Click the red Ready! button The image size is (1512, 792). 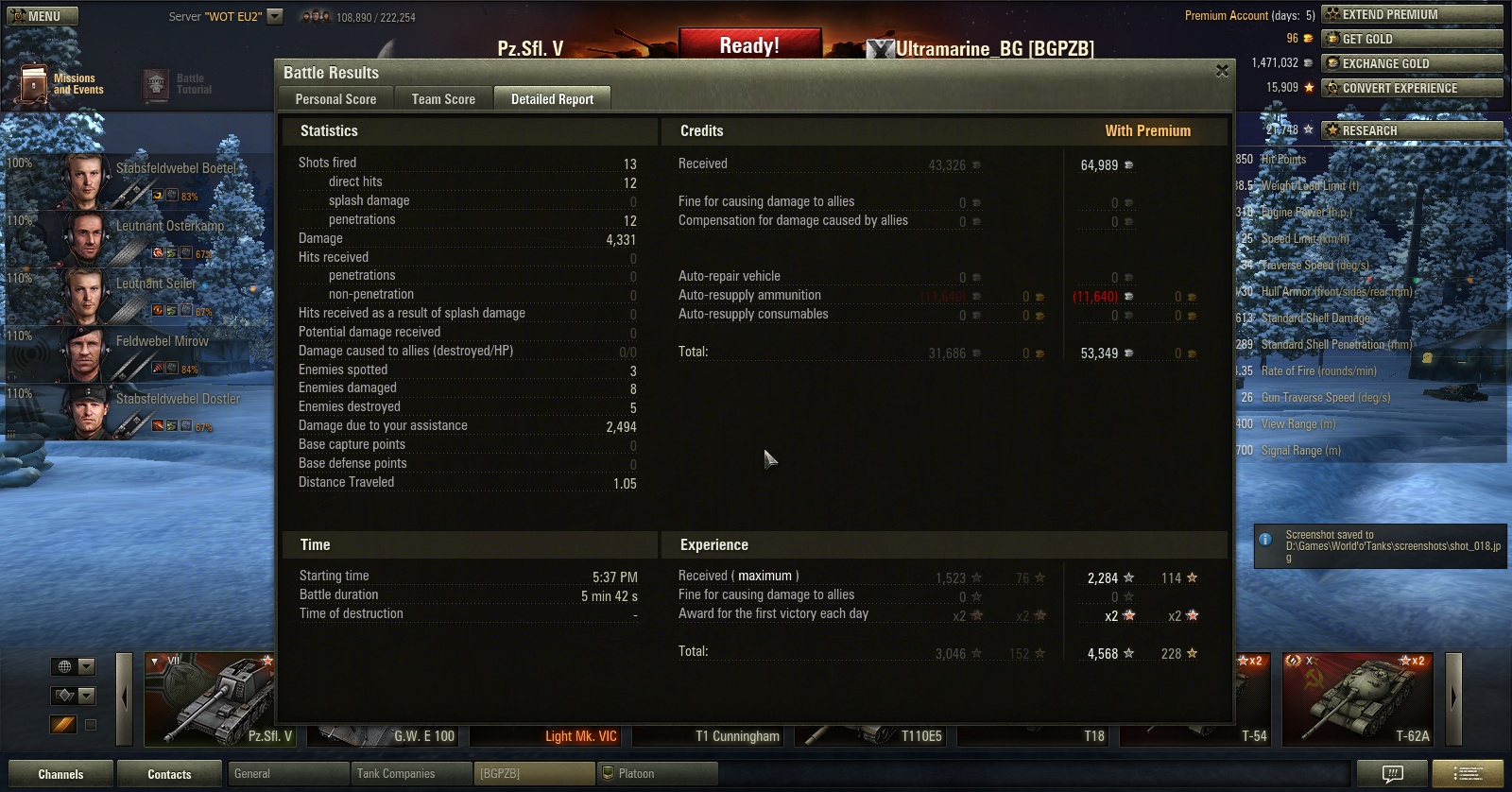pyautogui.click(x=749, y=46)
